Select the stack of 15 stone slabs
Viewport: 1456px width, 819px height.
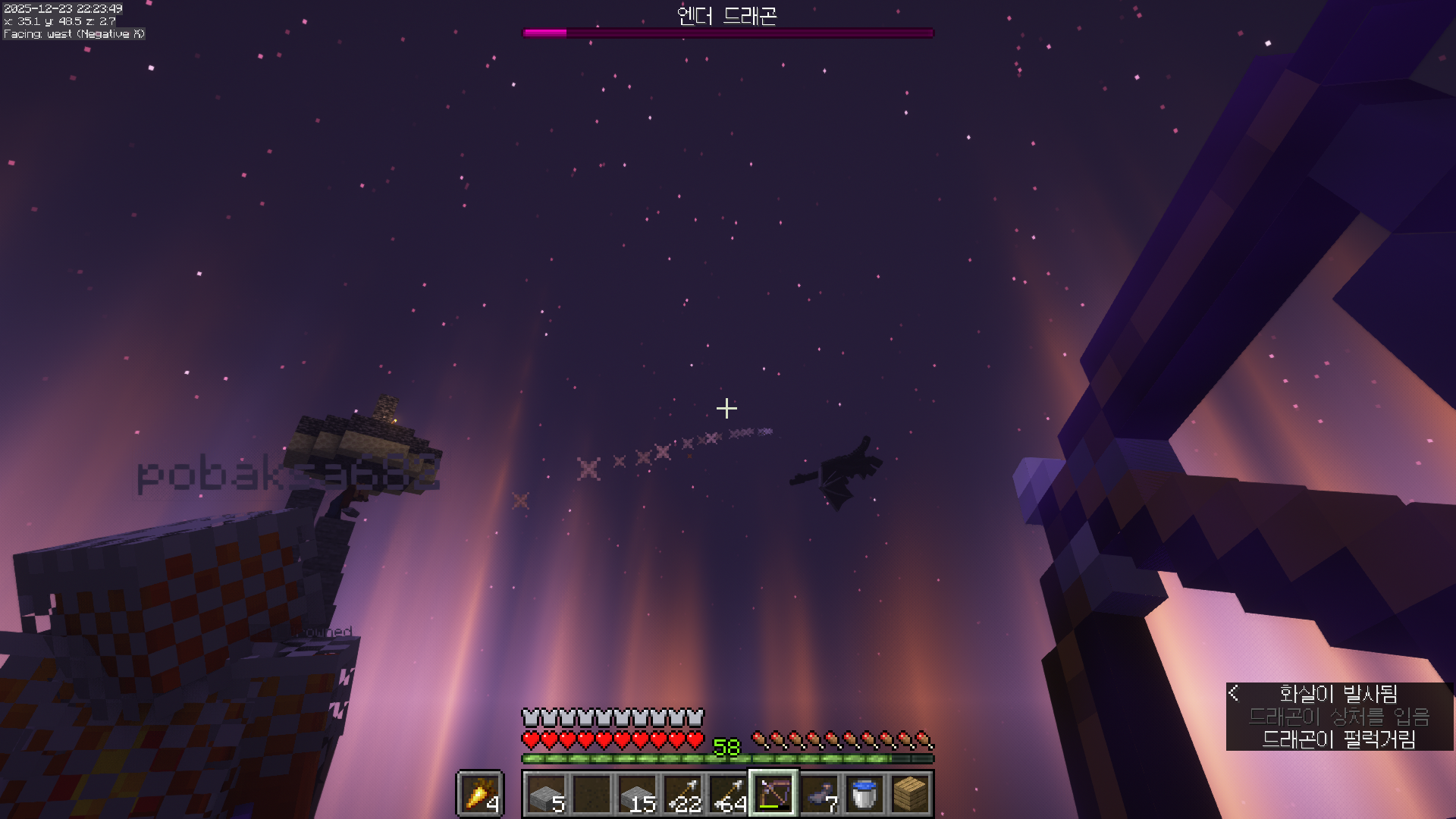(x=637, y=794)
